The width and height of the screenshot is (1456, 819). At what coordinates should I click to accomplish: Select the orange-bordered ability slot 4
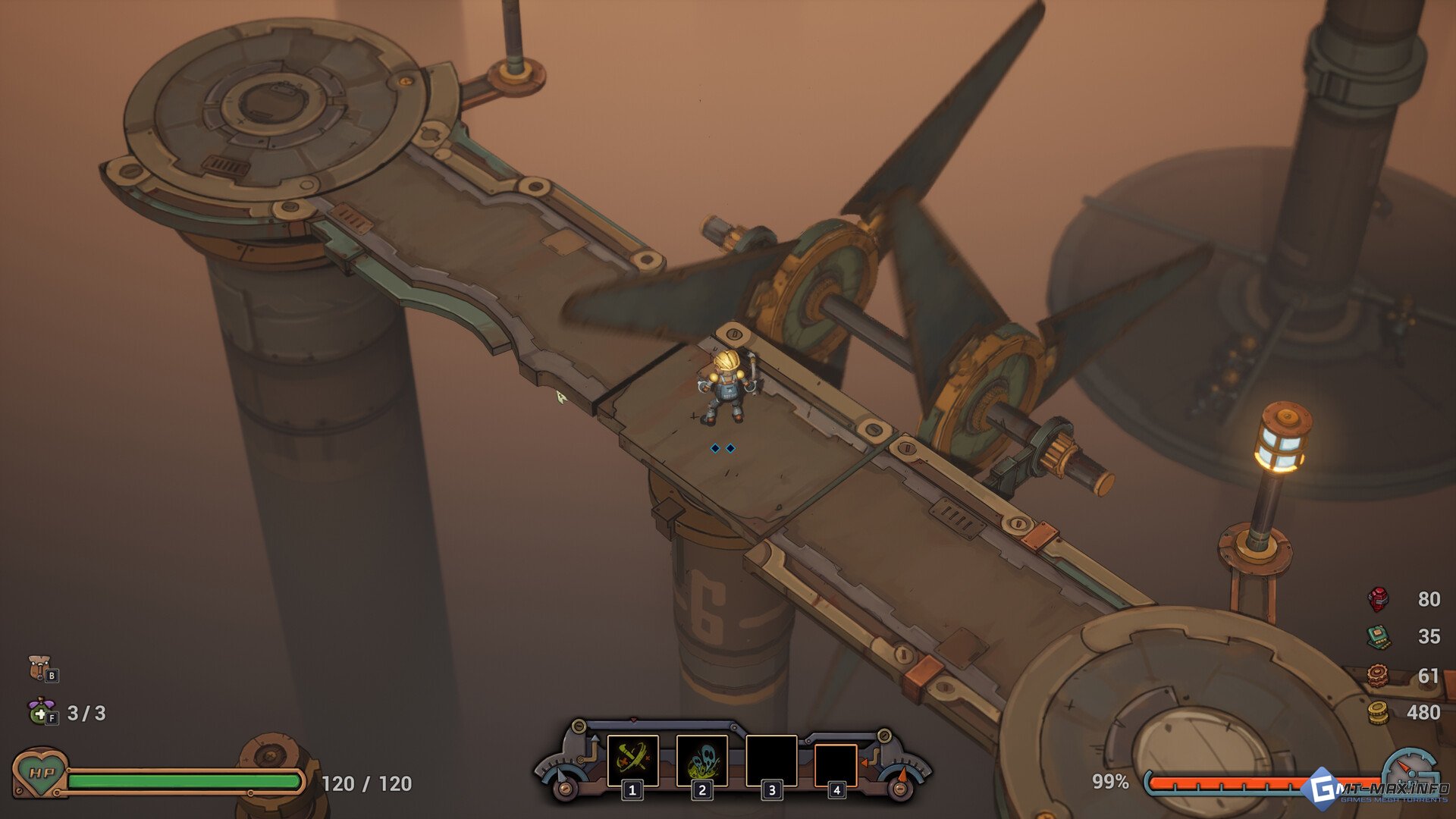(836, 764)
